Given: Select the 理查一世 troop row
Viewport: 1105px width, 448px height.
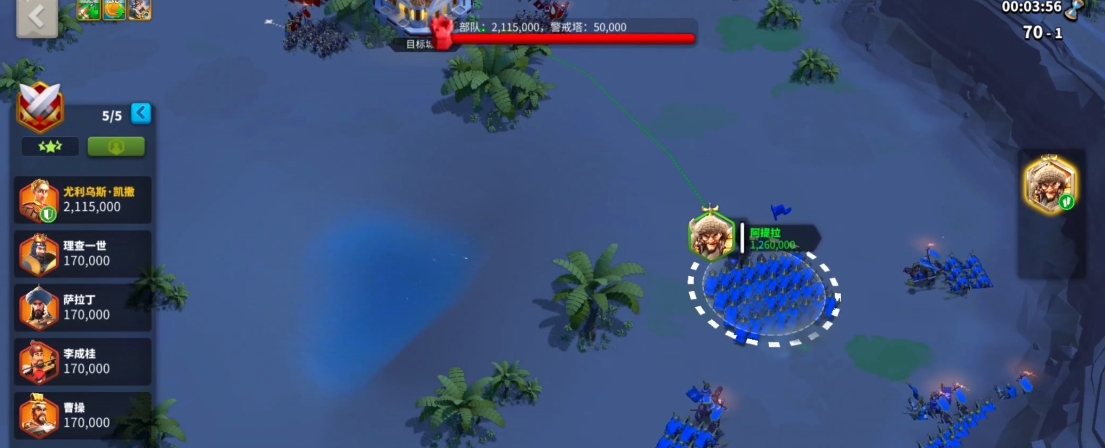Looking at the screenshot, I should 85,254.
